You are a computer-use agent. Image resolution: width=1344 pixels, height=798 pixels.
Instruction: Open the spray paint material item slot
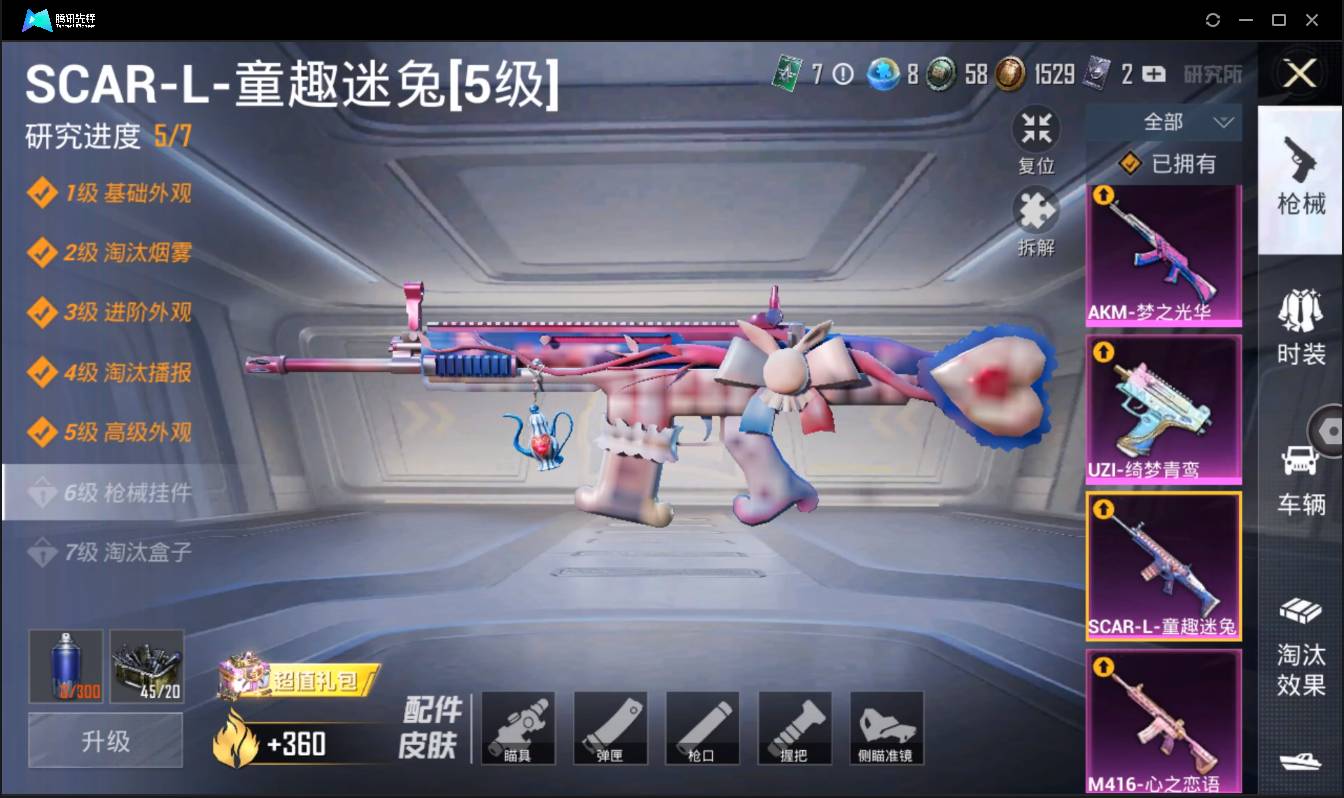tap(64, 666)
